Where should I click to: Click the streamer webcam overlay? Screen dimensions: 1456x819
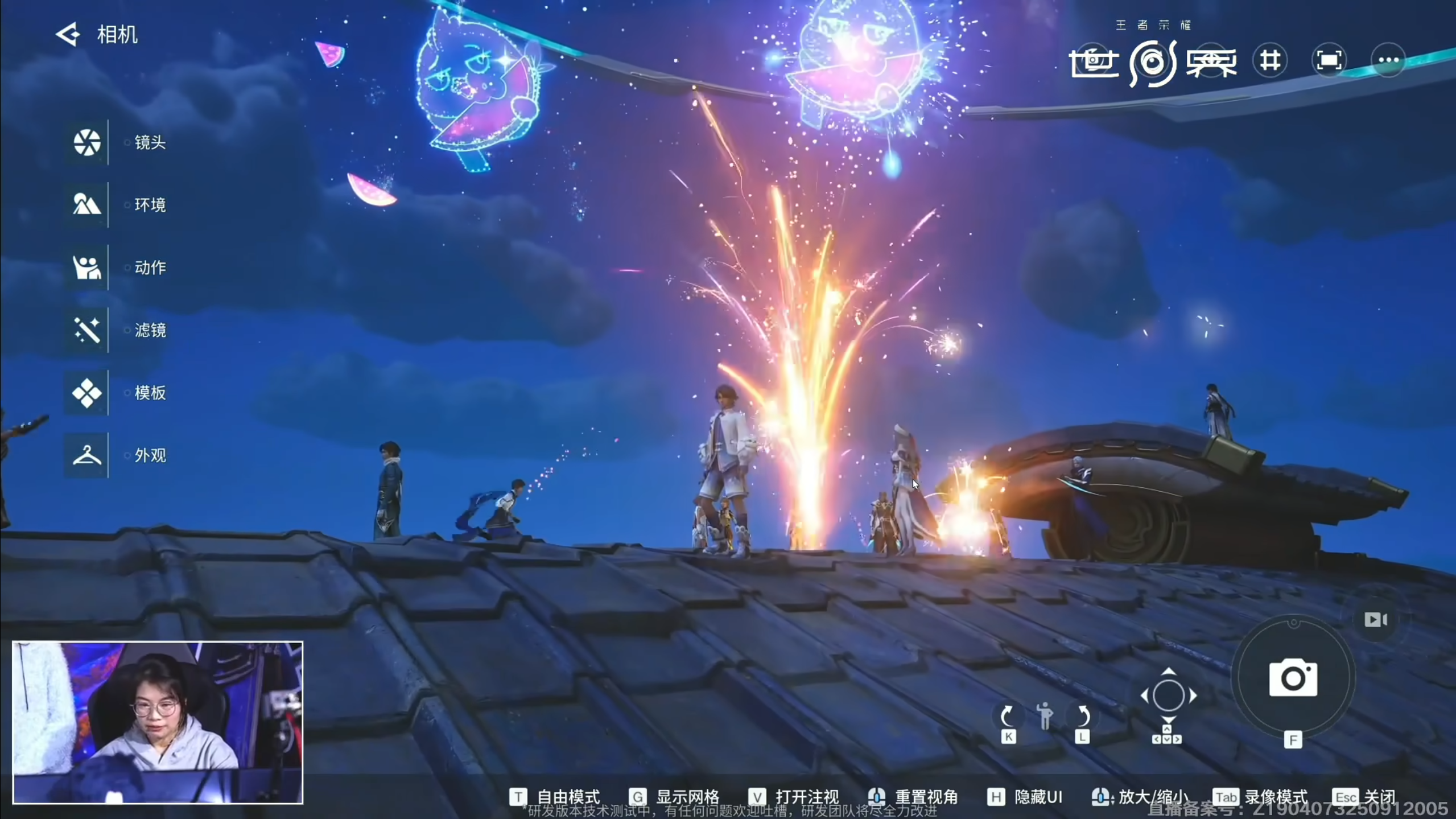tap(158, 722)
